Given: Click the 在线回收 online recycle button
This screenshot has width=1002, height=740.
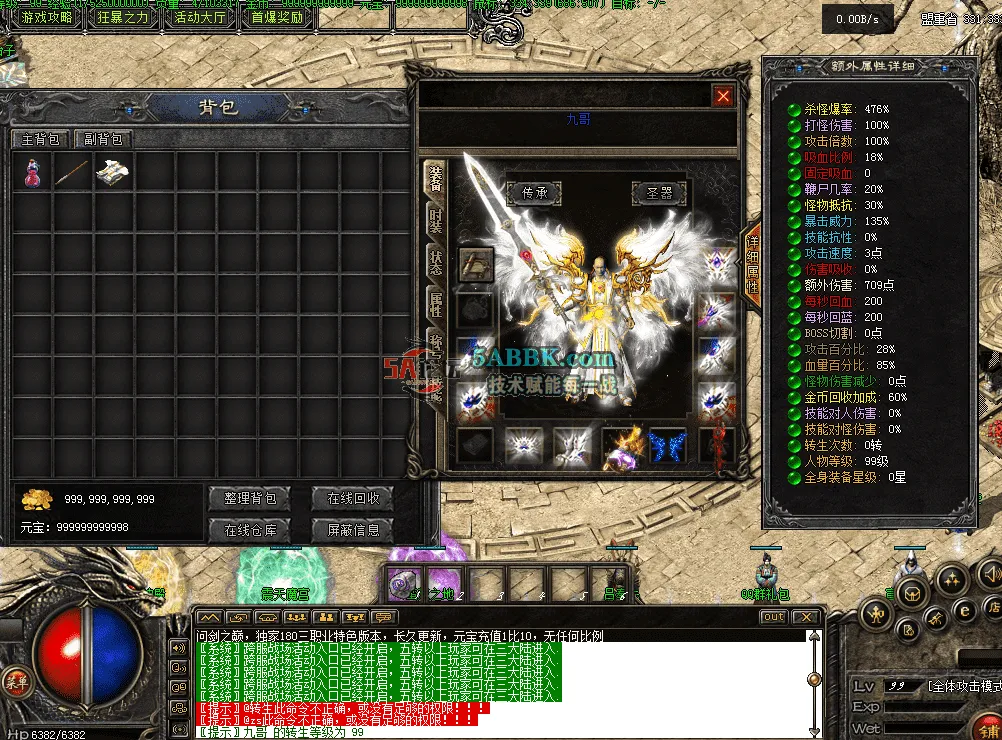Looking at the screenshot, I should click(x=352, y=498).
